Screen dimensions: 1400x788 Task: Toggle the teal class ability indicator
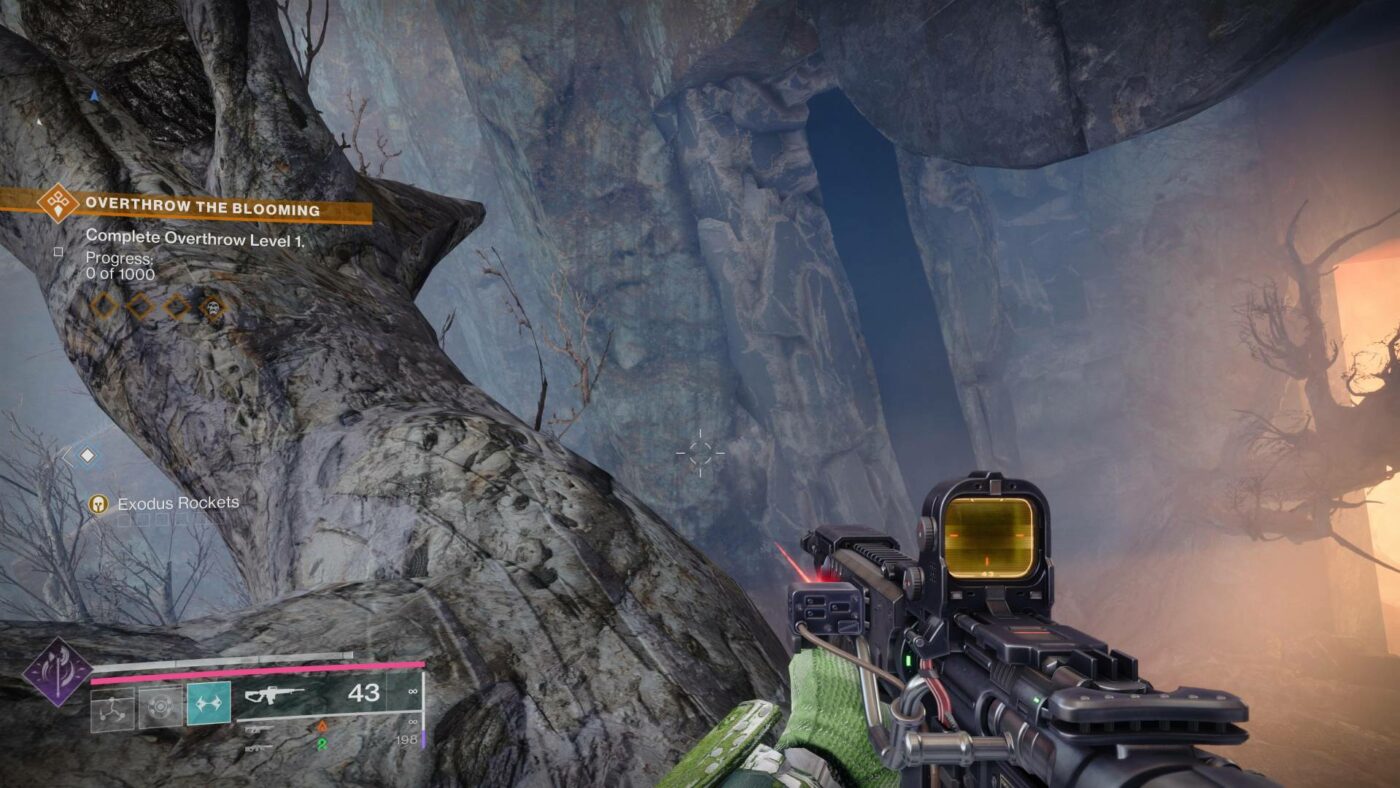(x=209, y=702)
